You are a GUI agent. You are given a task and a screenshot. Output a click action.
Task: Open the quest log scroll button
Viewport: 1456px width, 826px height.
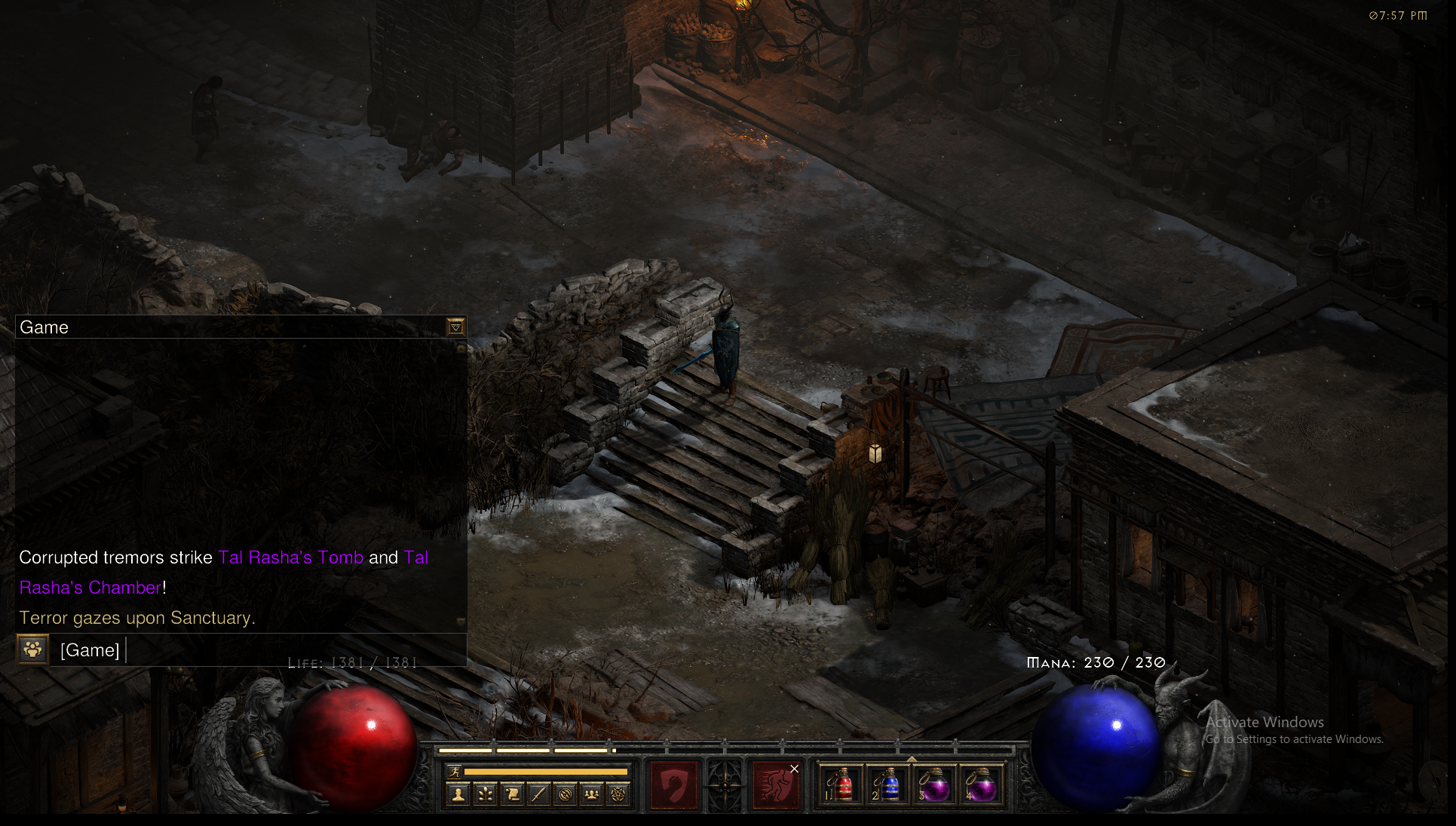pos(512,794)
